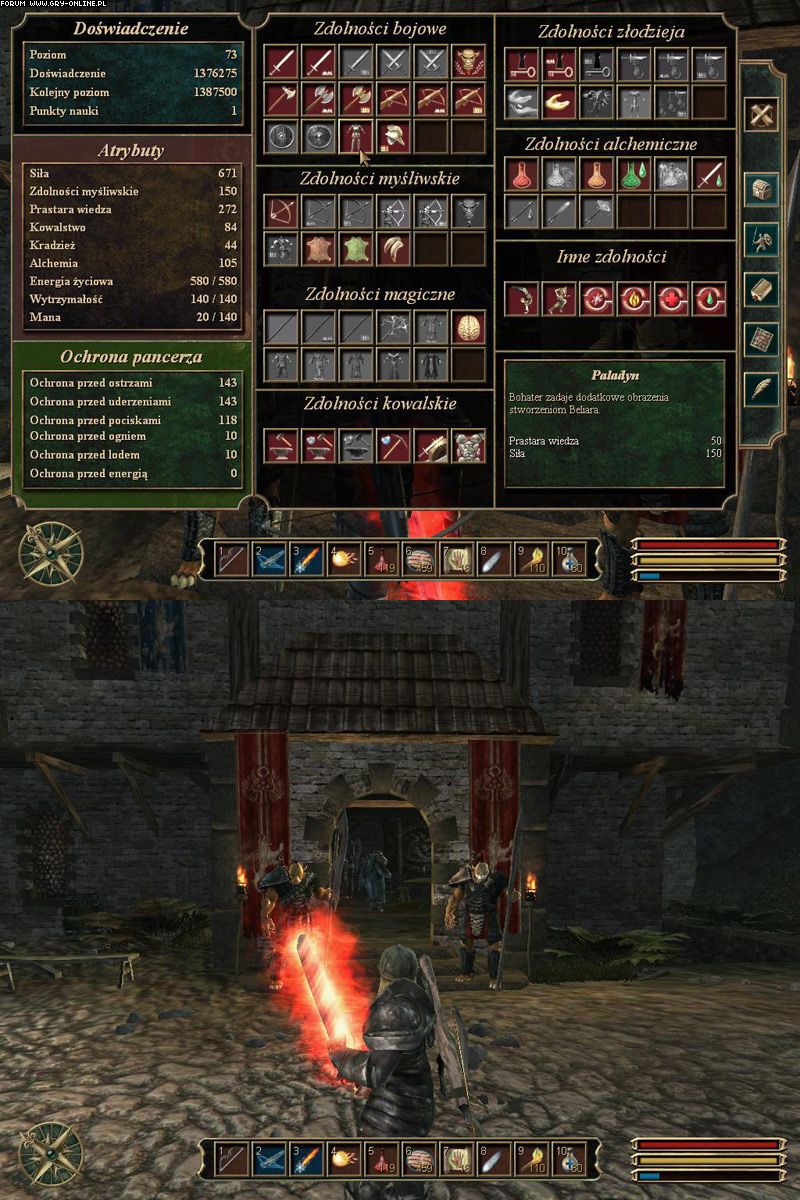Open the map tab on the side panel
Viewport: 800px width, 1200px height.
764,338
